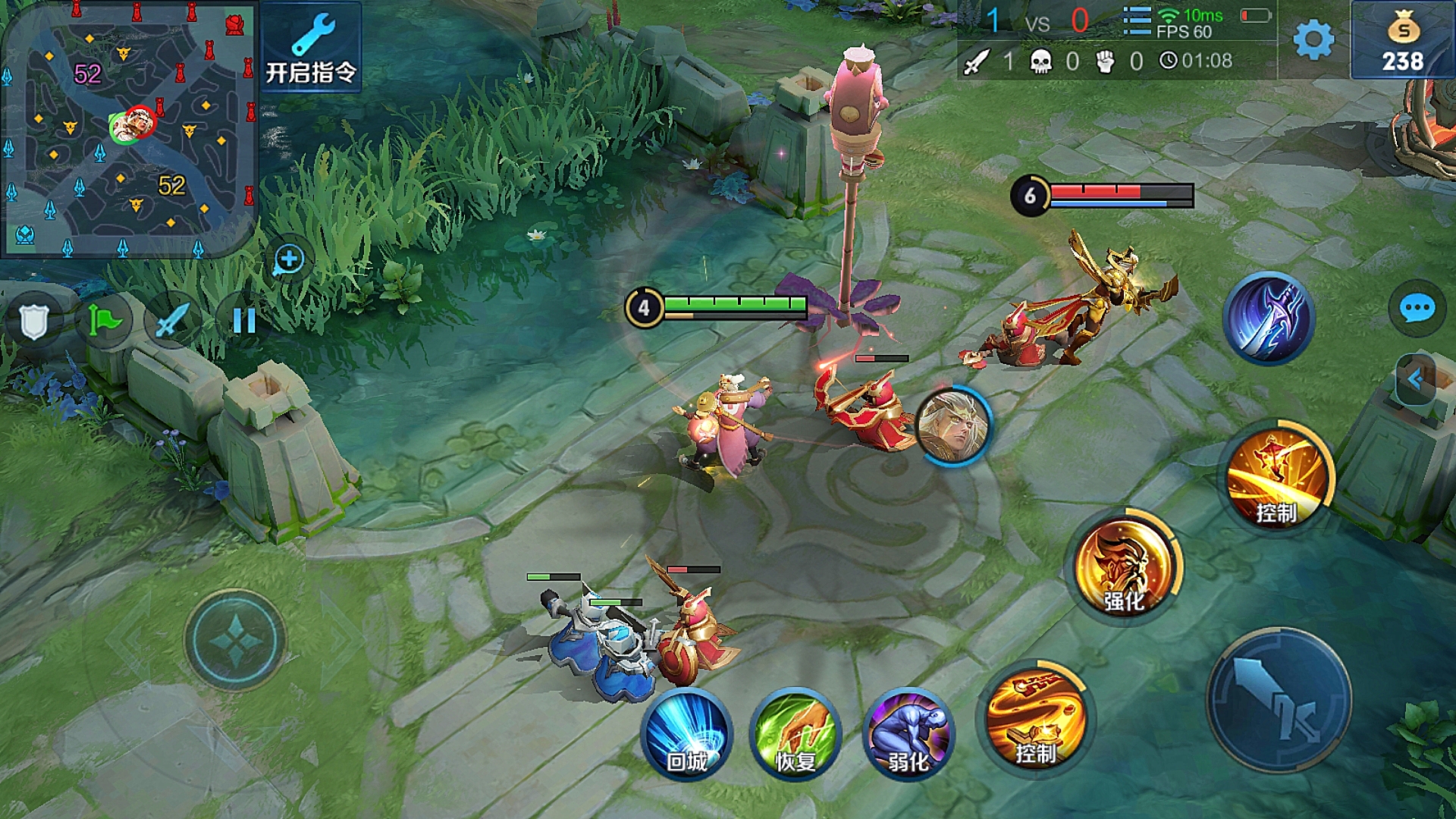Cast the upper 控制 skill
The image size is (1456, 819).
pyautogui.click(x=1277, y=476)
